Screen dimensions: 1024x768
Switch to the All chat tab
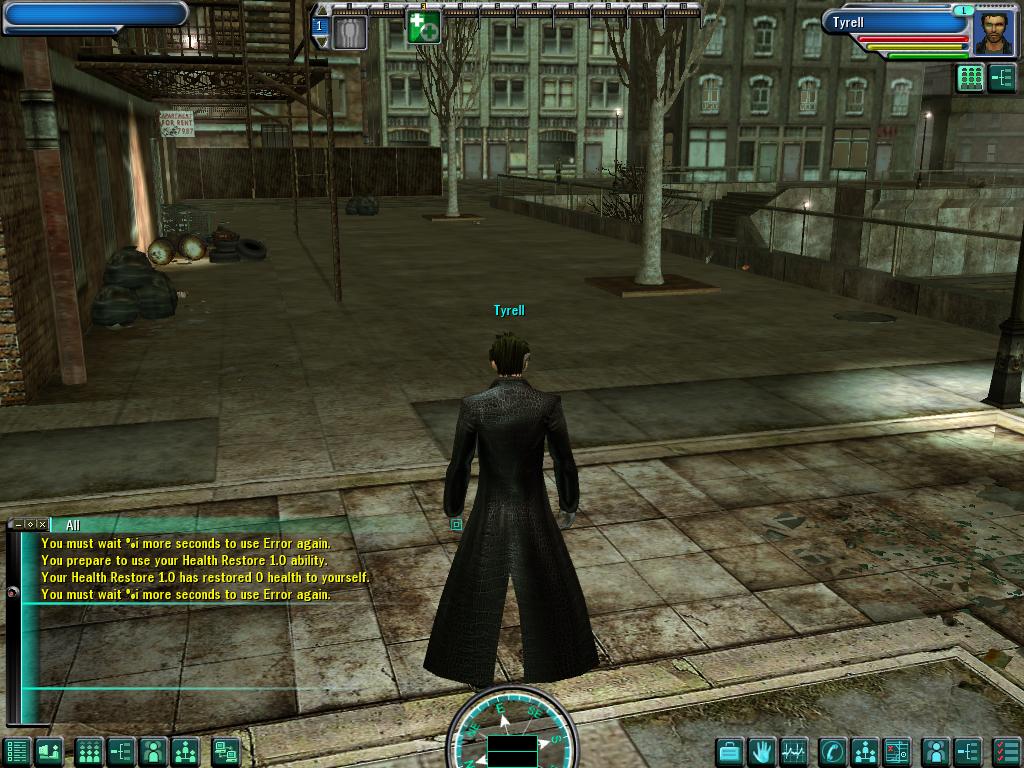73,525
